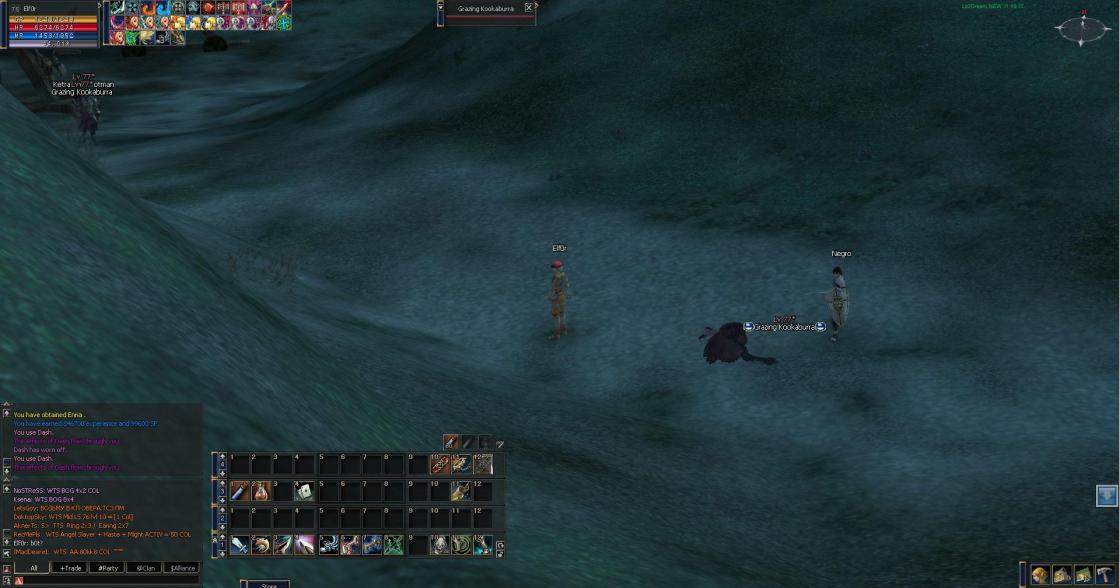The height and width of the screenshot is (588, 1120).
Task: Open the compass minimap
Action: [x=1083, y=29]
